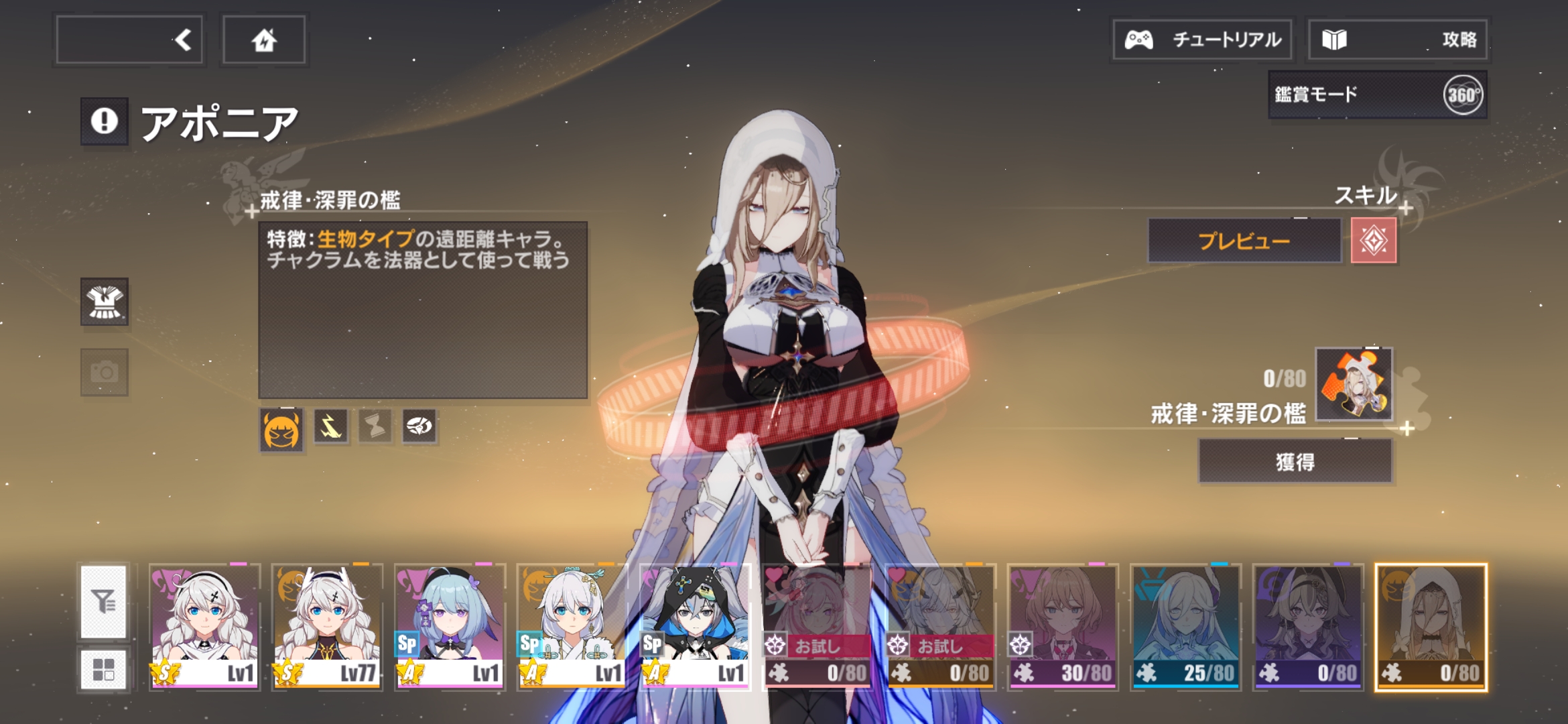Select the black-hooded Sp character with cross
This screenshot has width=1568, height=724.
[x=695, y=627]
